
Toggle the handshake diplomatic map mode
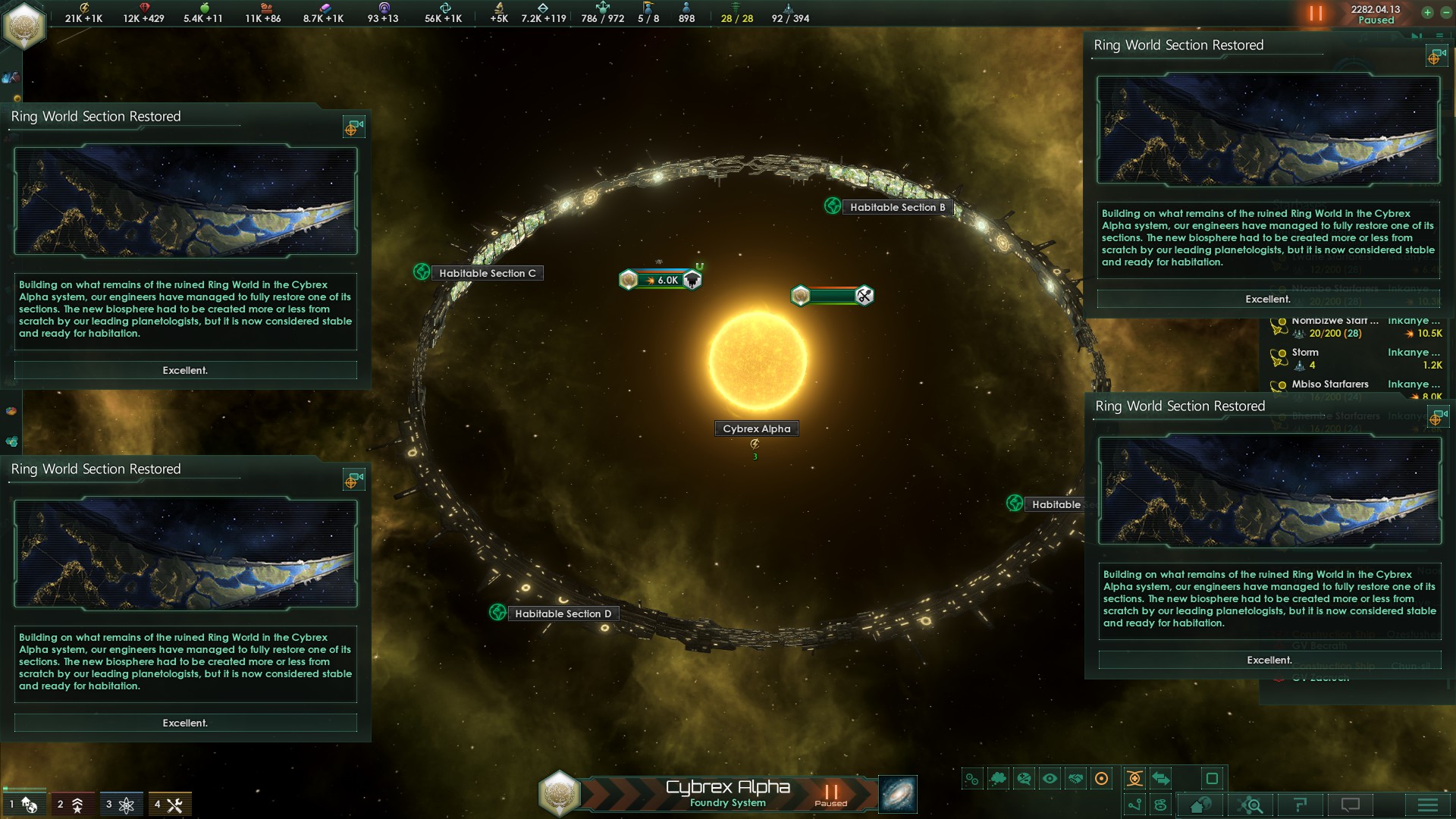click(1075, 778)
